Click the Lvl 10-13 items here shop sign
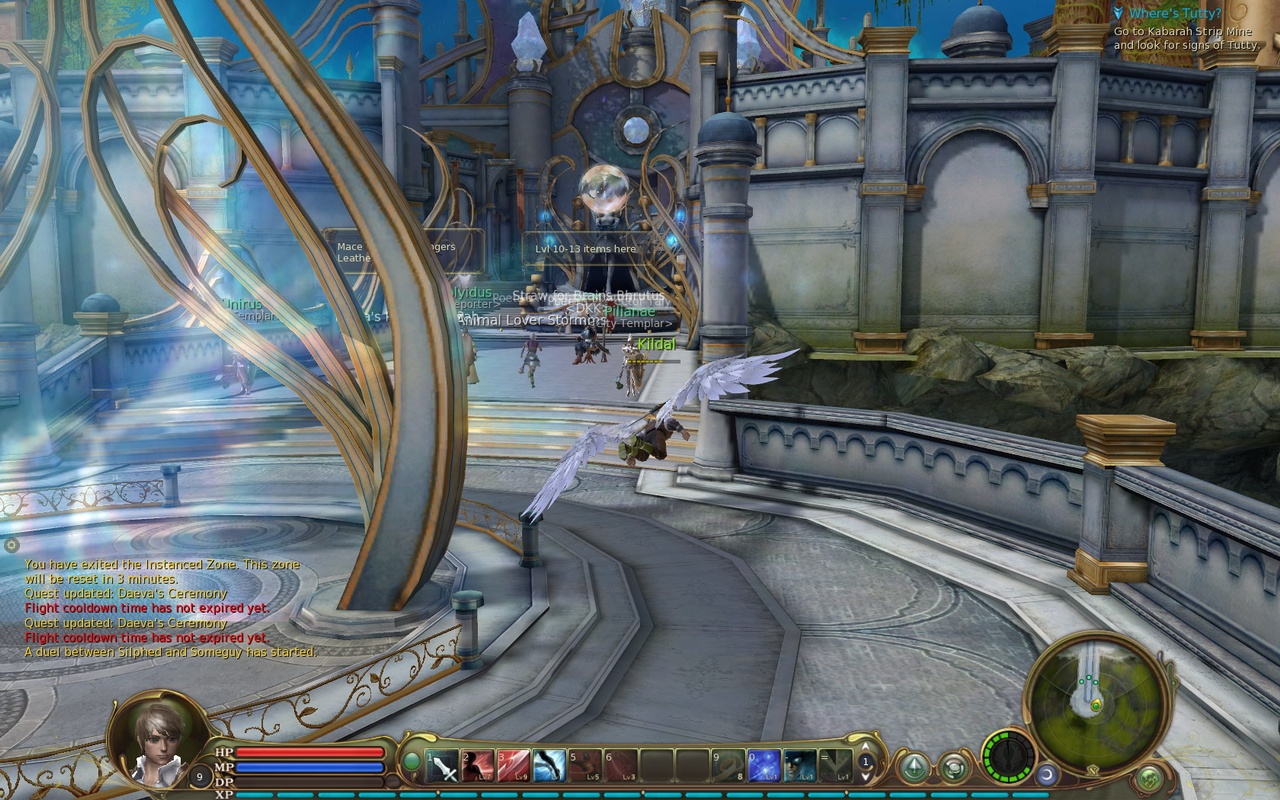The height and width of the screenshot is (800, 1280). 584,248
